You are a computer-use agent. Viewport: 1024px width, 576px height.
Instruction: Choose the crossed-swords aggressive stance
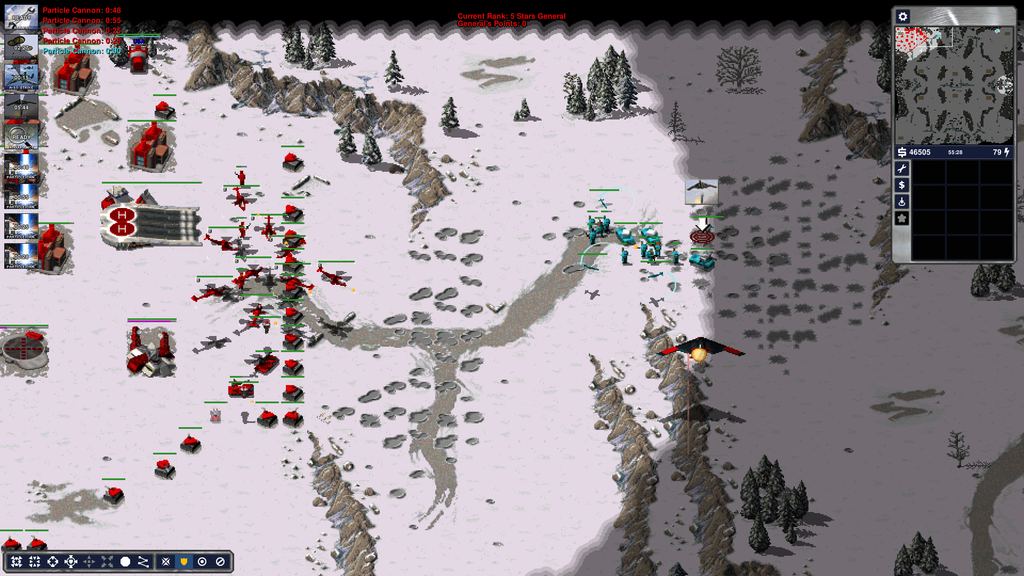tap(166, 562)
